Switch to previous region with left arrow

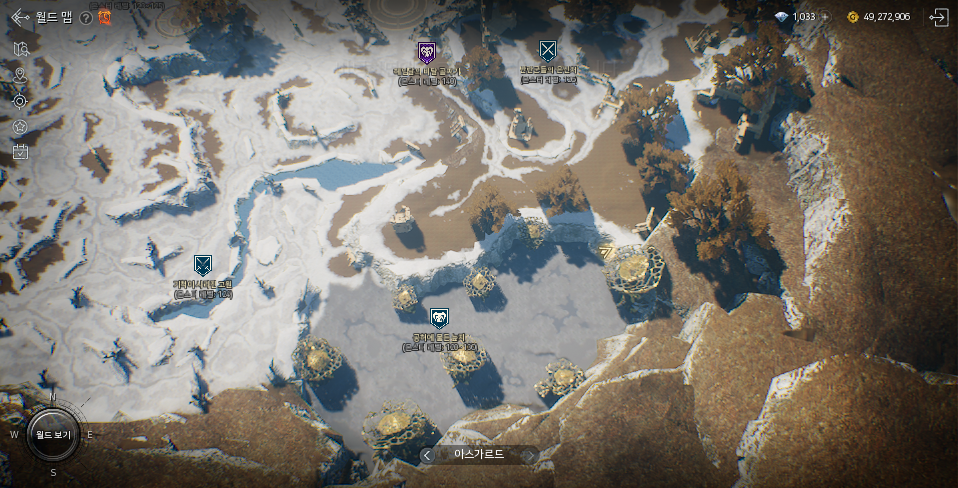click(427, 455)
